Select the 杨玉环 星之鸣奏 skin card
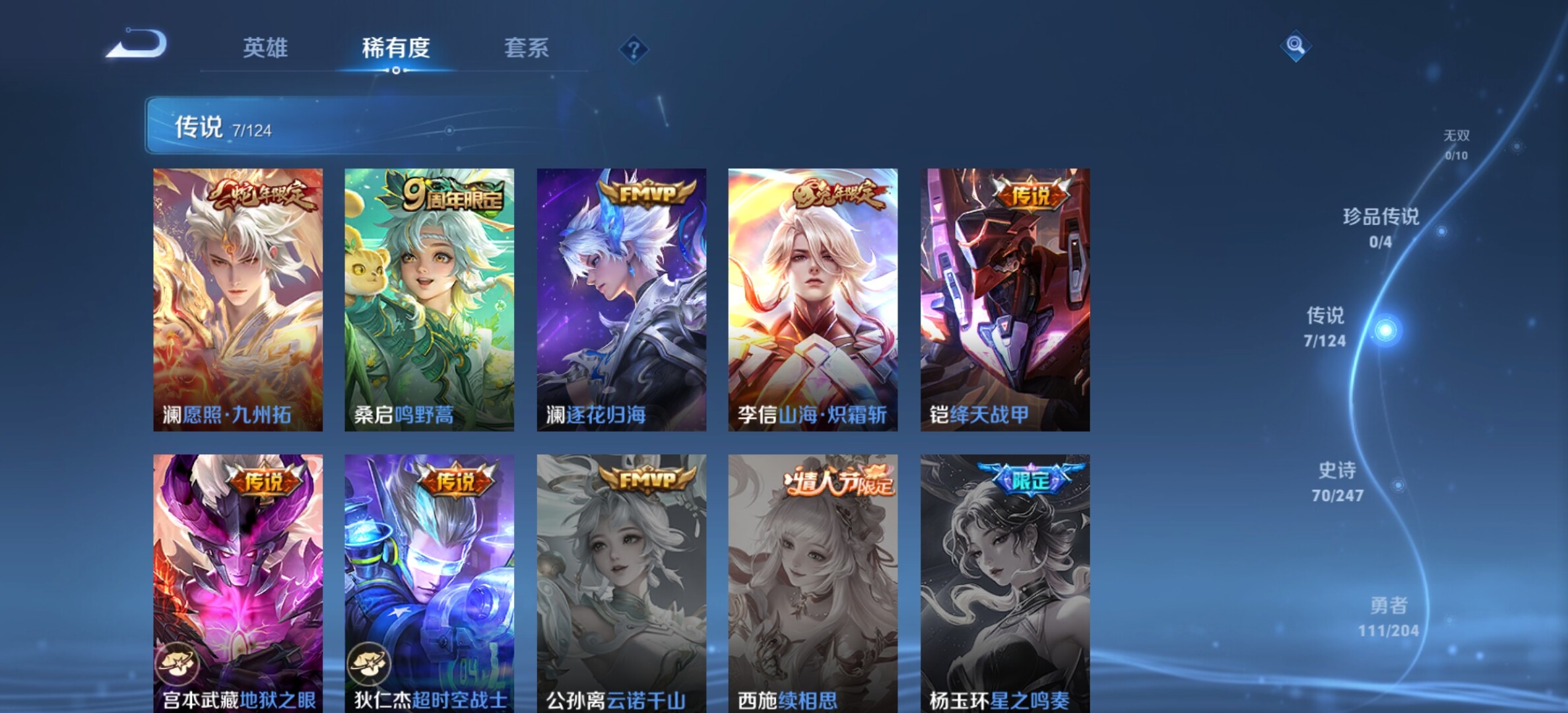The height and width of the screenshot is (713, 1568). 1004,582
